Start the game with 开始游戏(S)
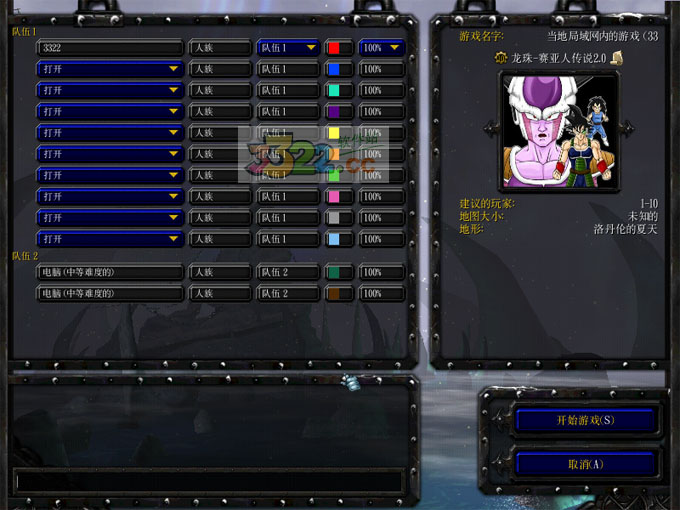 [x=585, y=420]
